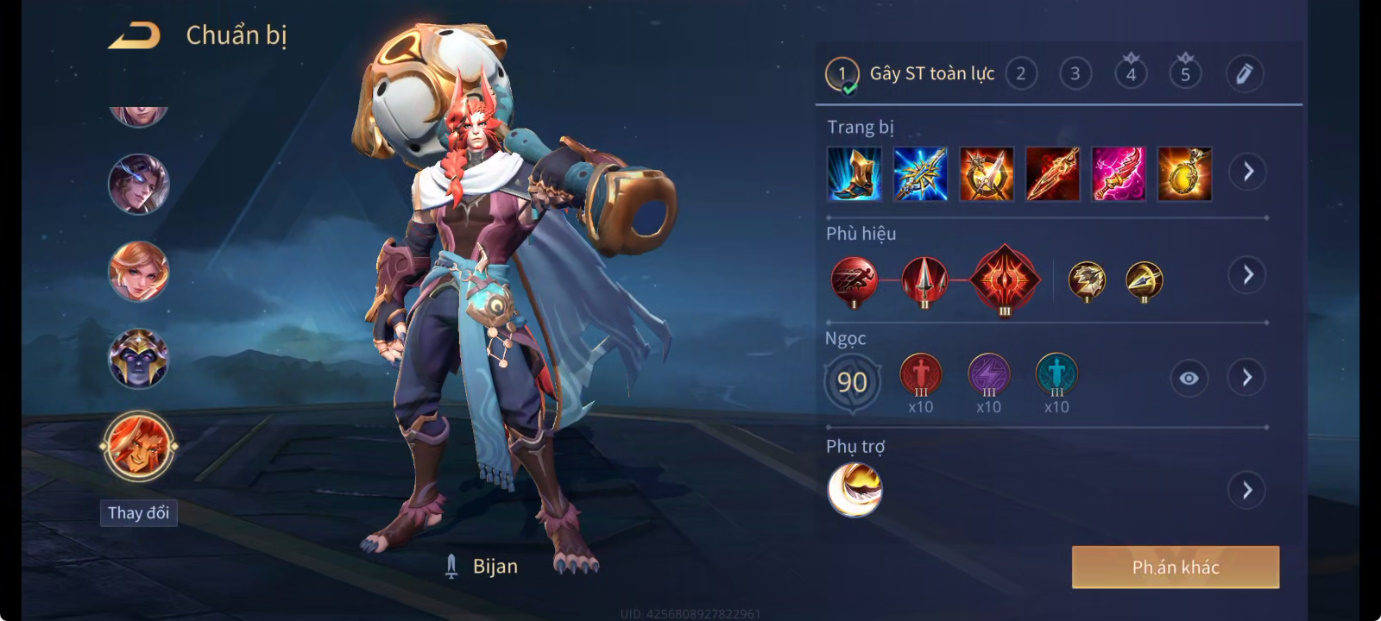Switch to build preset 3
This screenshot has height=621, width=1381.
click(x=1075, y=73)
